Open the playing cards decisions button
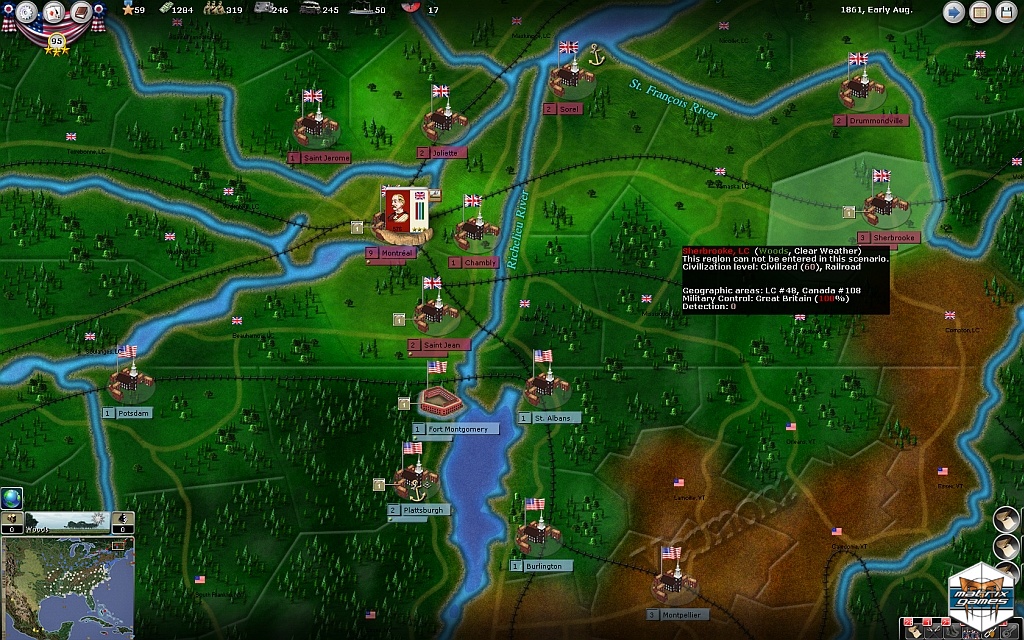This screenshot has height=640, width=1024. pos(52,12)
